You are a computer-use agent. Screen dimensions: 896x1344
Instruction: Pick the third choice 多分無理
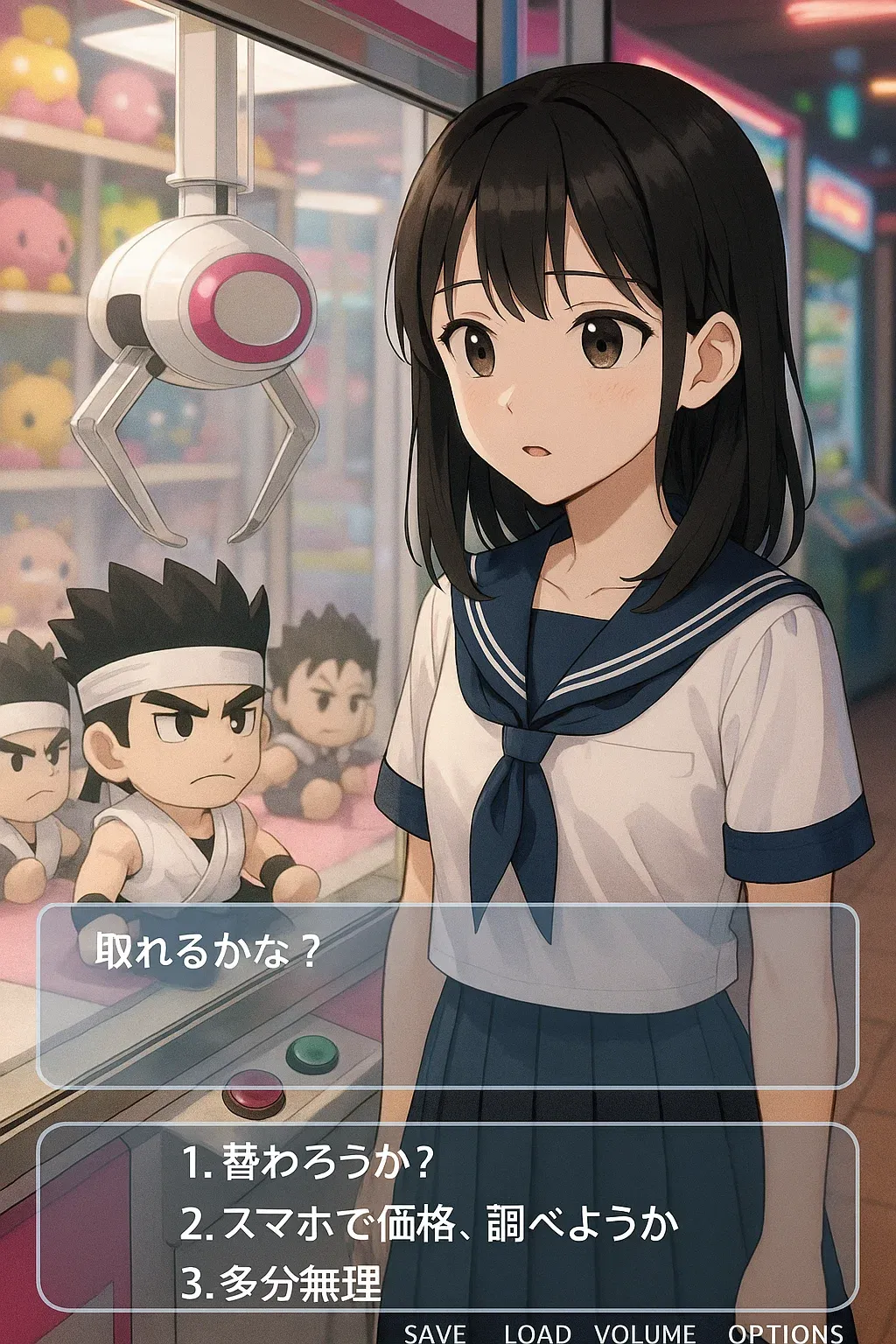(x=282, y=1284)
